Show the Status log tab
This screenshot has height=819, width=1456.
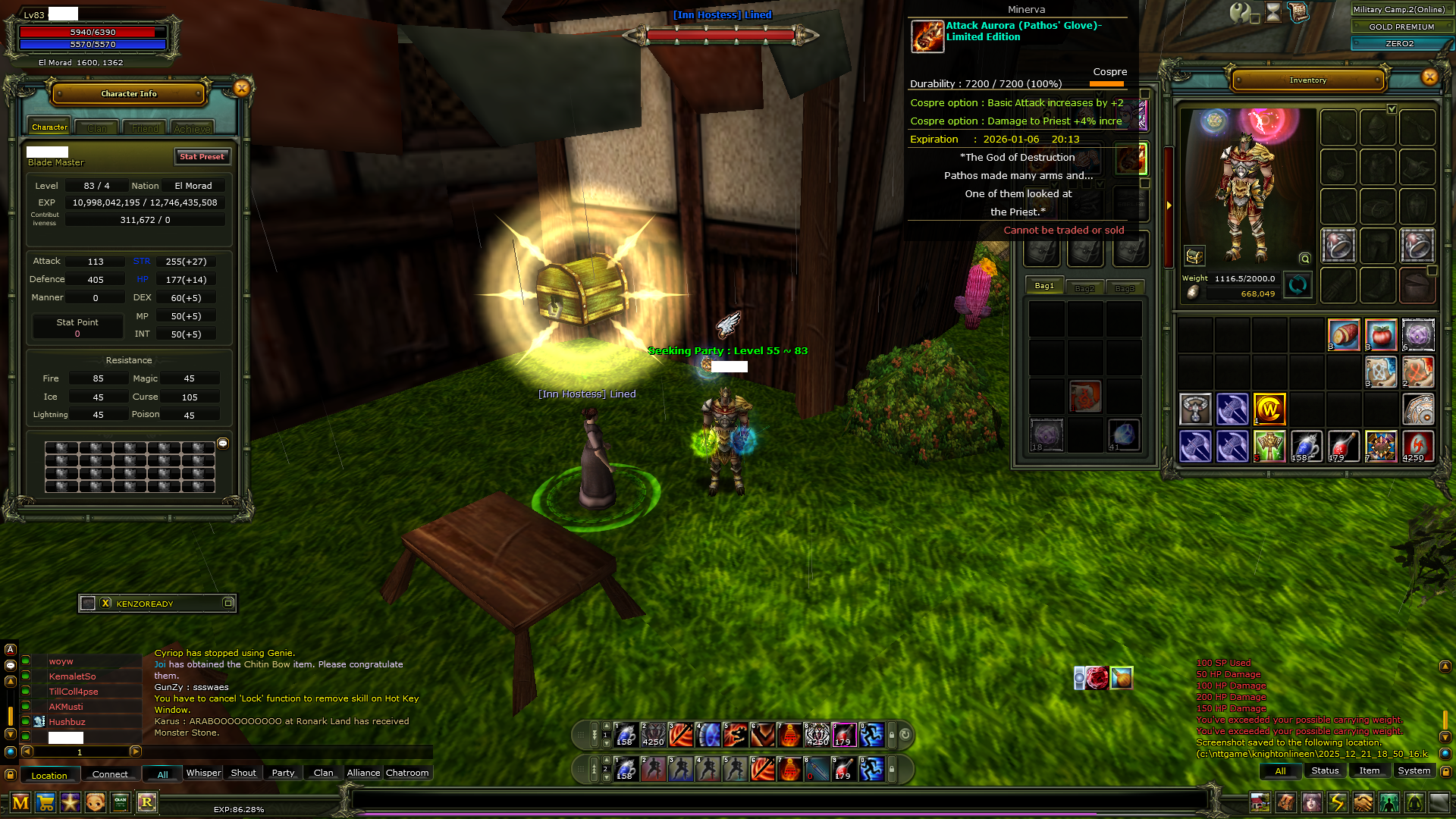pos(1325,770)
